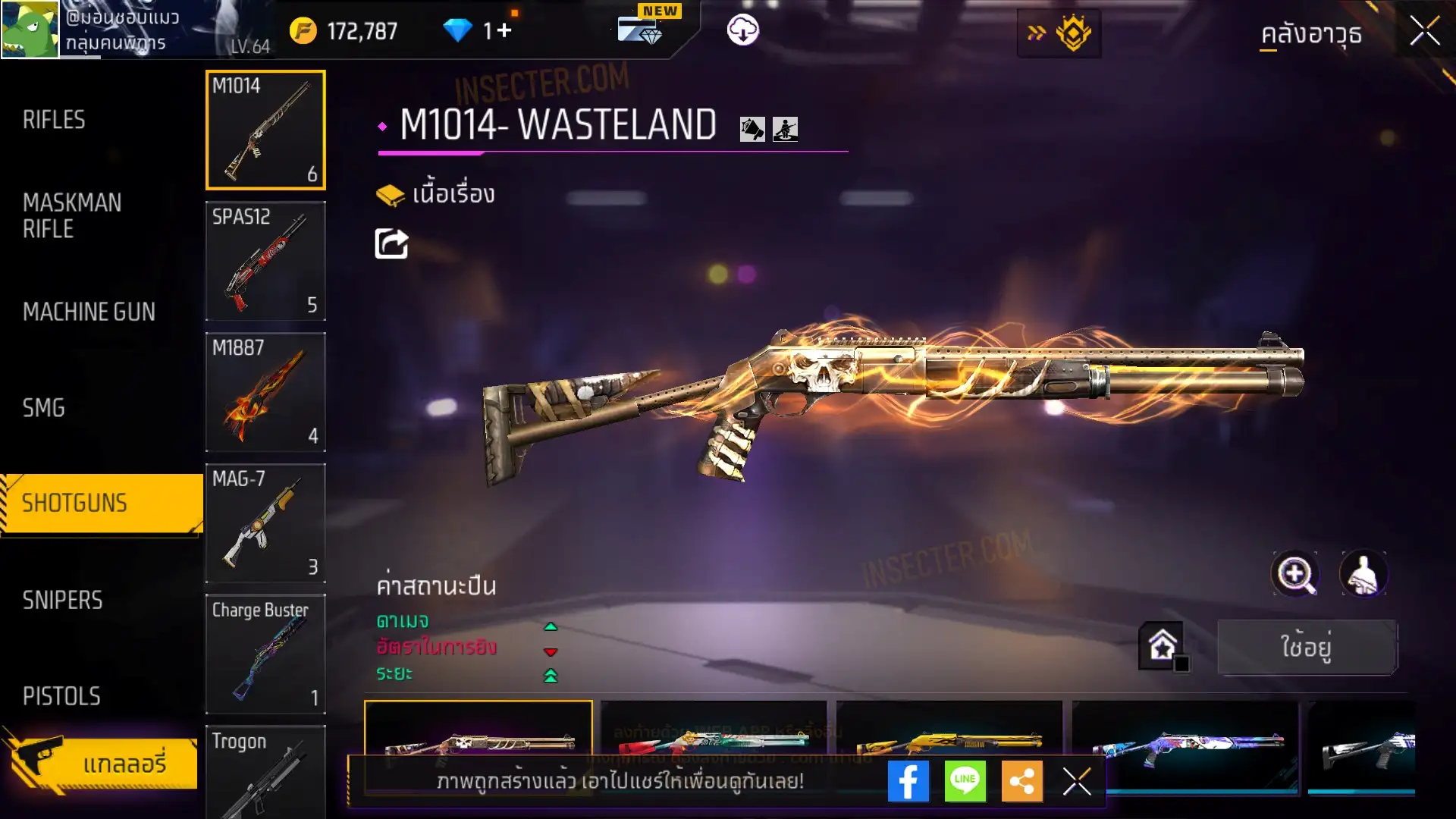
Task: Share the image to Facebook
Action: [908, 781]
